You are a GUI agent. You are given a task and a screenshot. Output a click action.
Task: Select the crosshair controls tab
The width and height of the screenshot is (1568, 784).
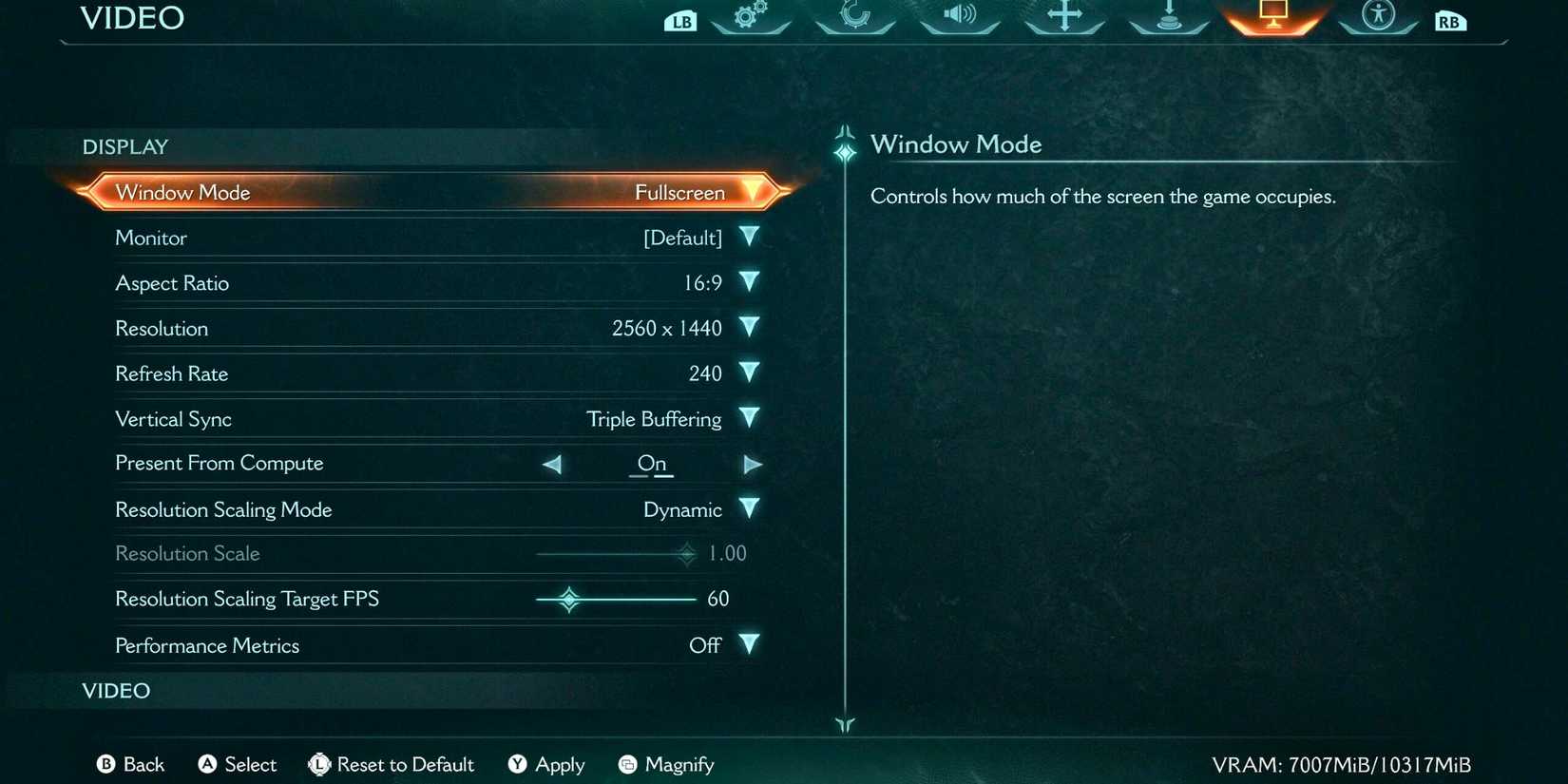point(1062,17)
